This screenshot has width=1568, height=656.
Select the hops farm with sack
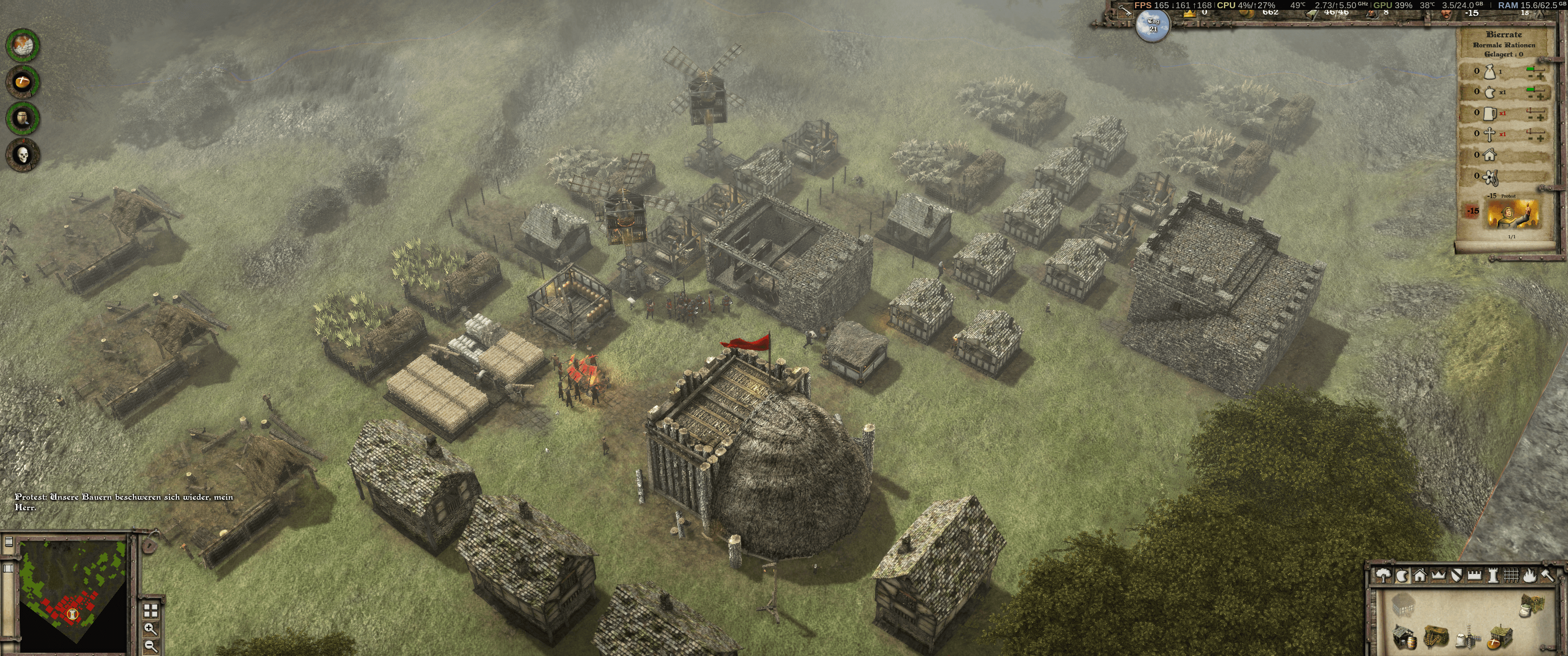pyautogui.click(x=1532, y=606)
